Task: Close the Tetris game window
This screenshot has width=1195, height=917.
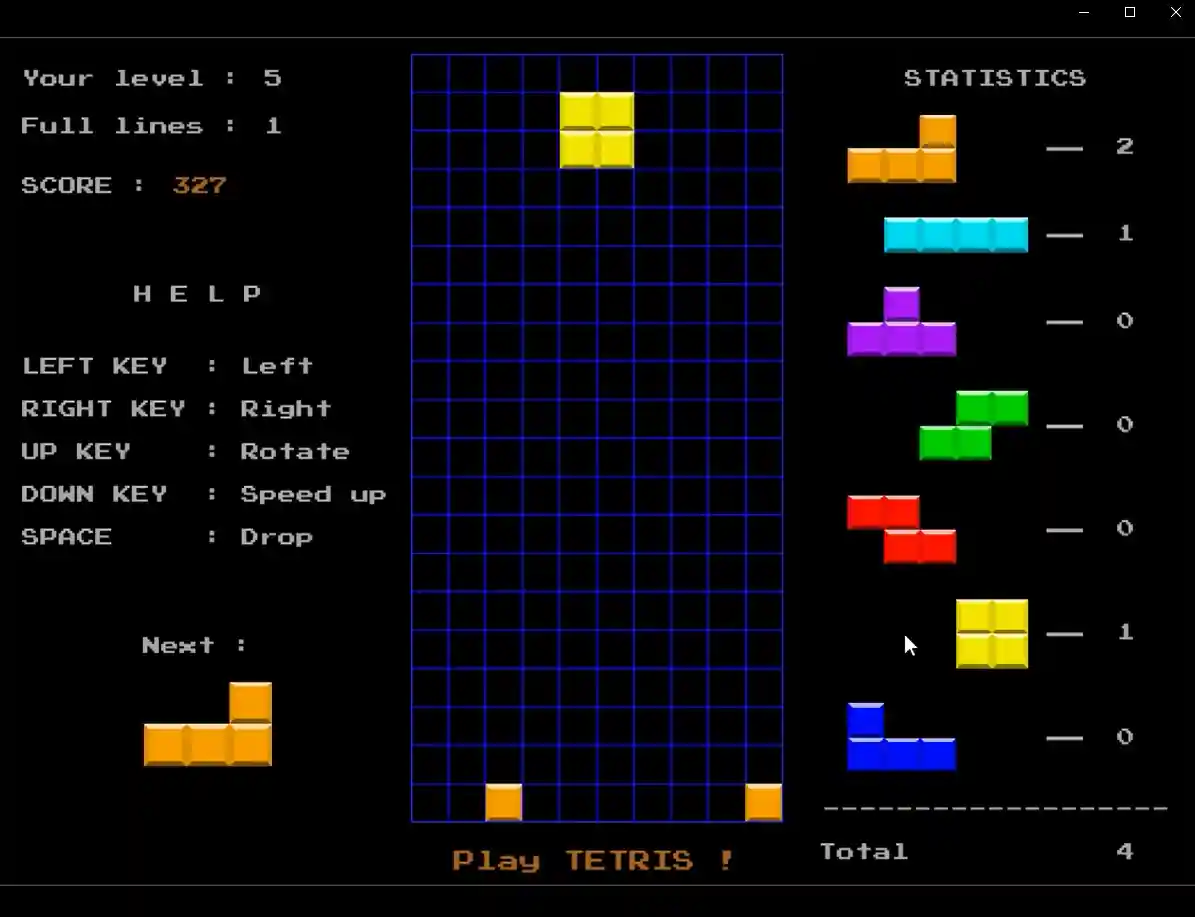Action: point(1176,12)
